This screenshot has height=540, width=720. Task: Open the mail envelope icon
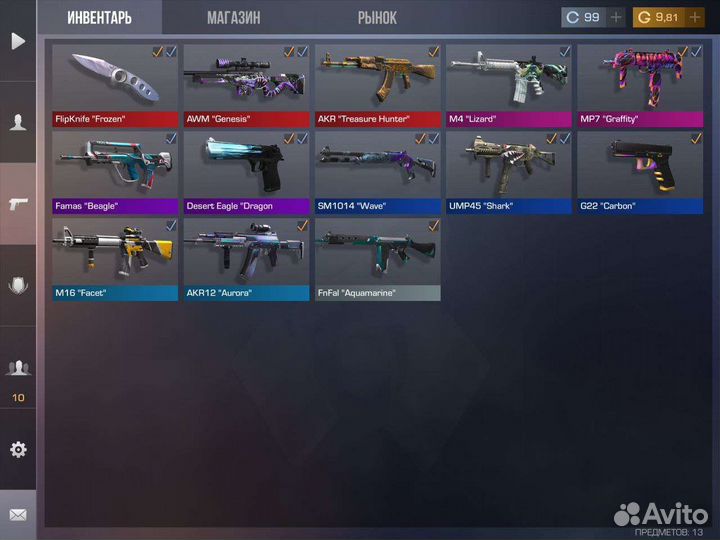(18, 516)
